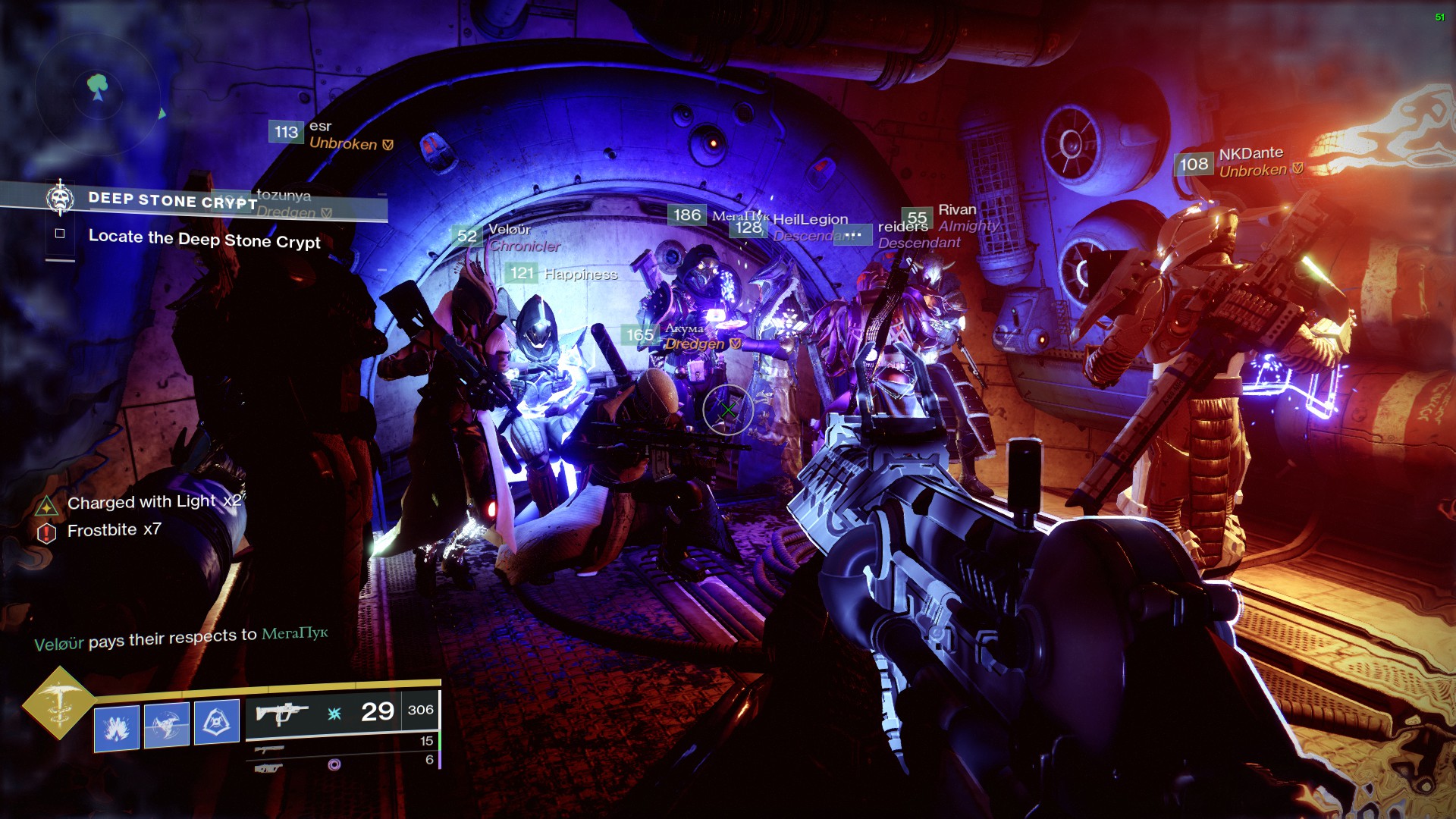Viewport: 1456px width, 819px height.
Task: Click the radar in the top-left corner
Action: (x=97, y=91)
